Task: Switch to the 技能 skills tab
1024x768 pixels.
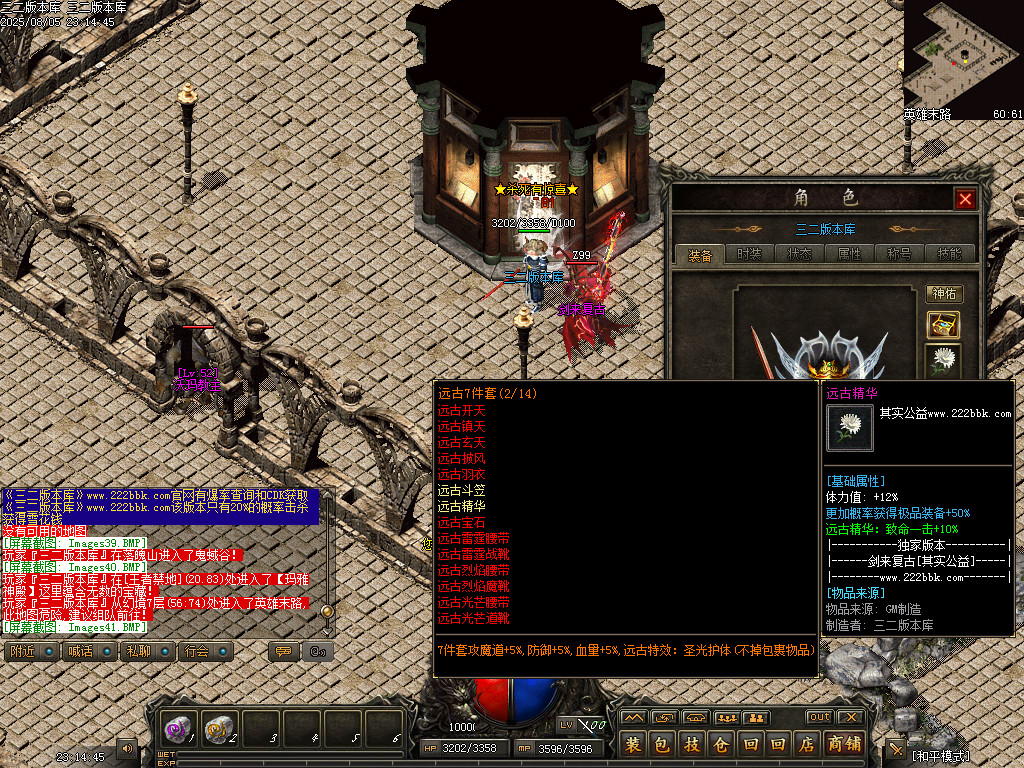Action: [x=949, y=254]
